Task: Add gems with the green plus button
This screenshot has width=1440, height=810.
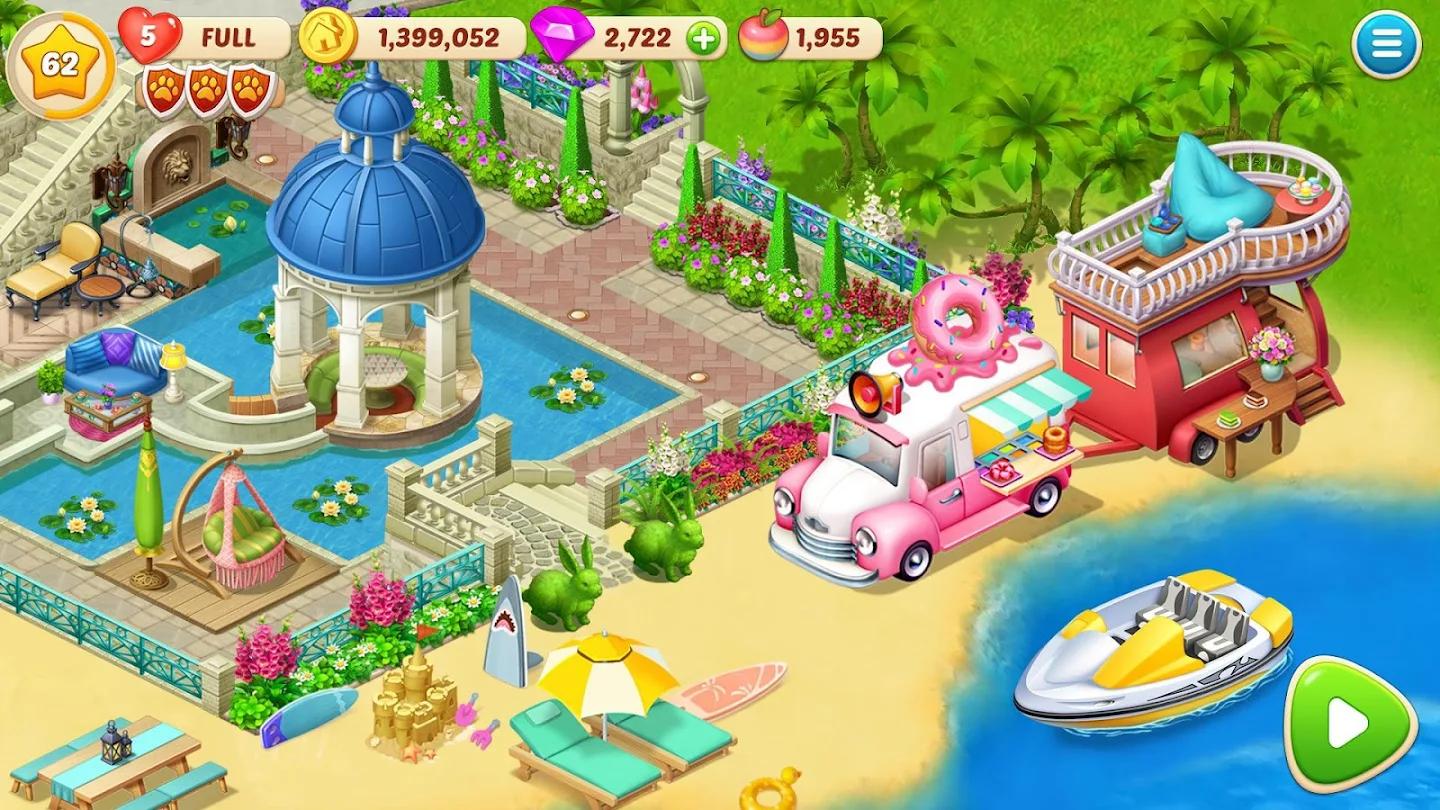Action: [704, 39]
